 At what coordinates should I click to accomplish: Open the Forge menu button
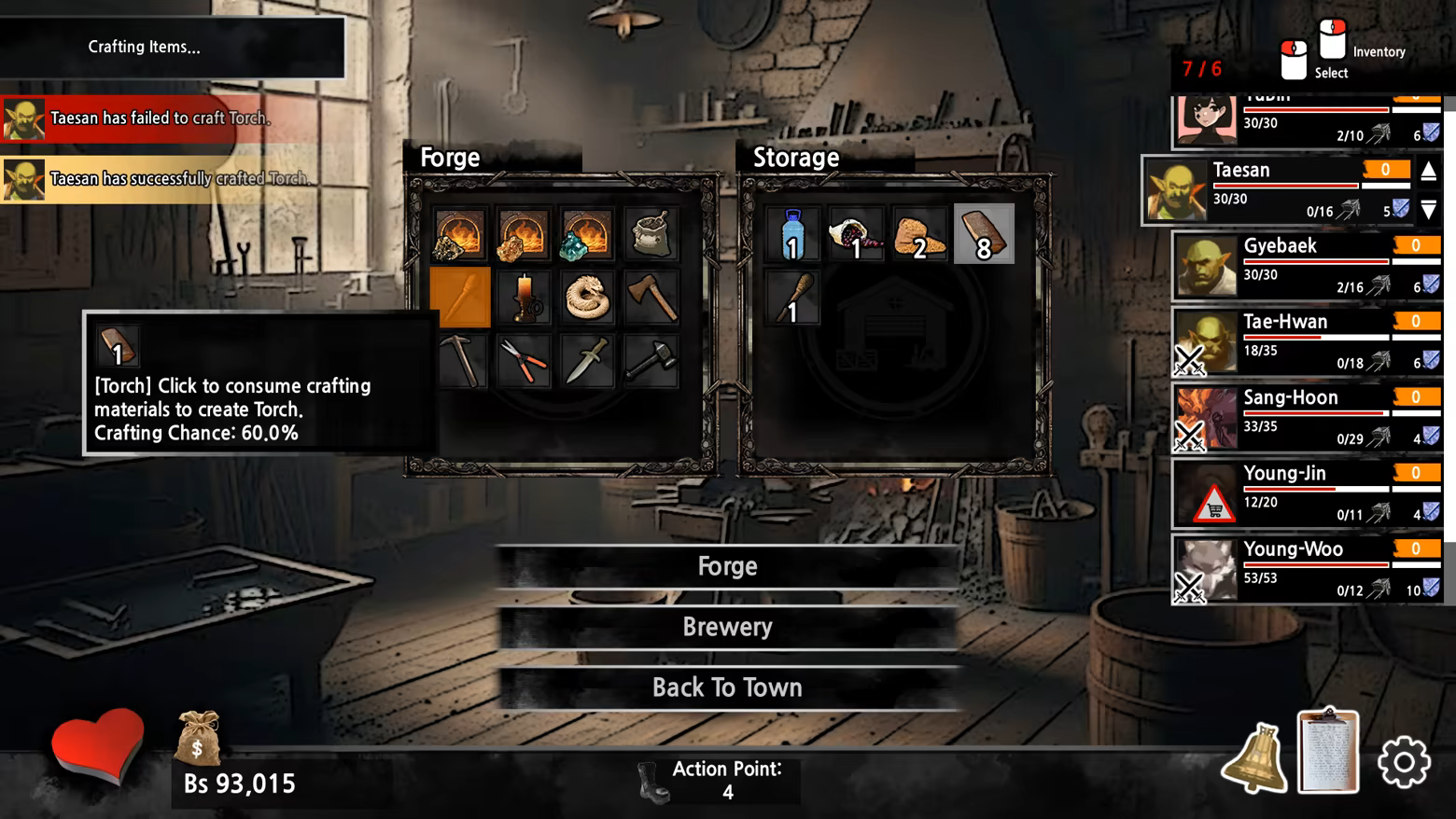727,566
